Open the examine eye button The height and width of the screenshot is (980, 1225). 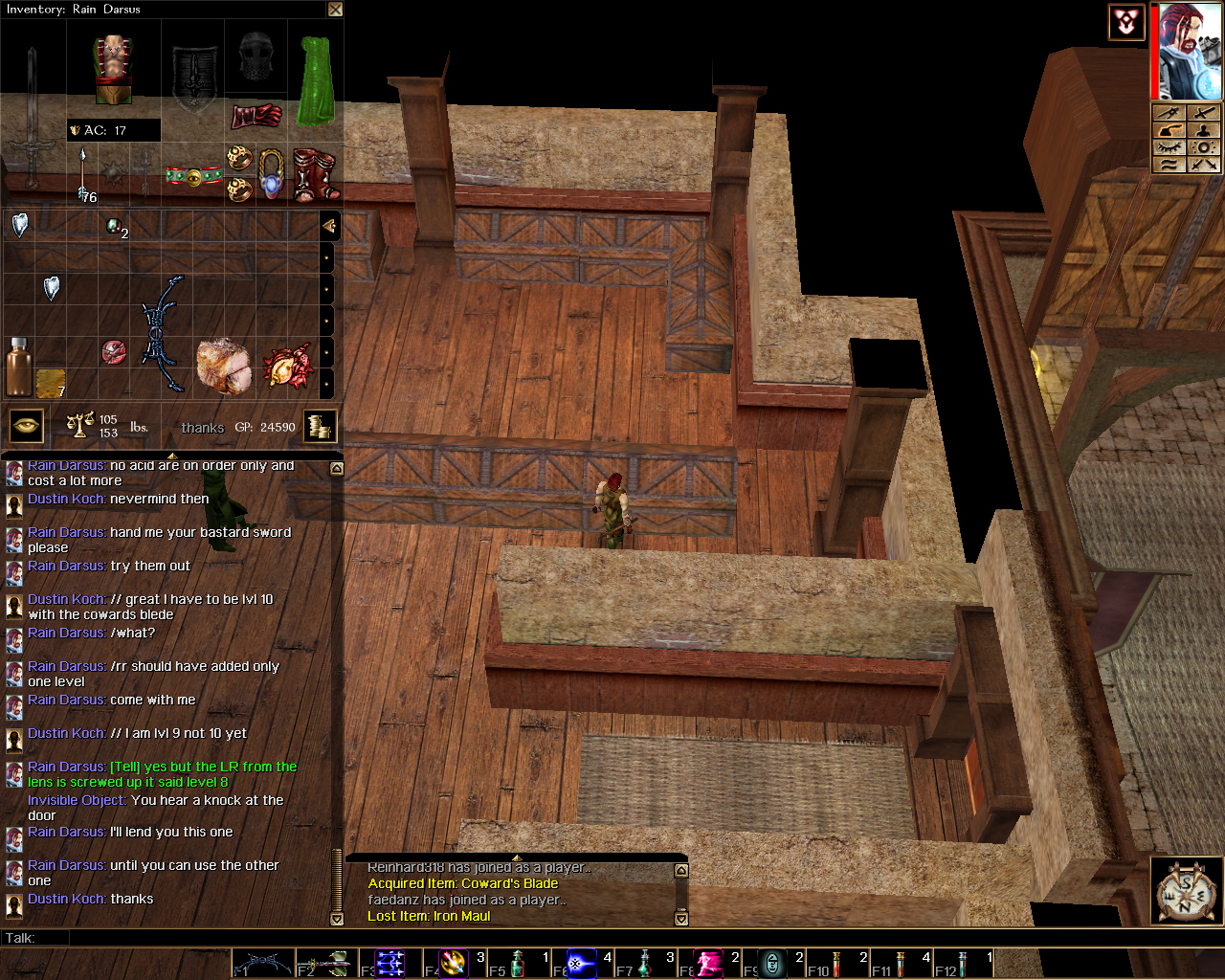27,426
